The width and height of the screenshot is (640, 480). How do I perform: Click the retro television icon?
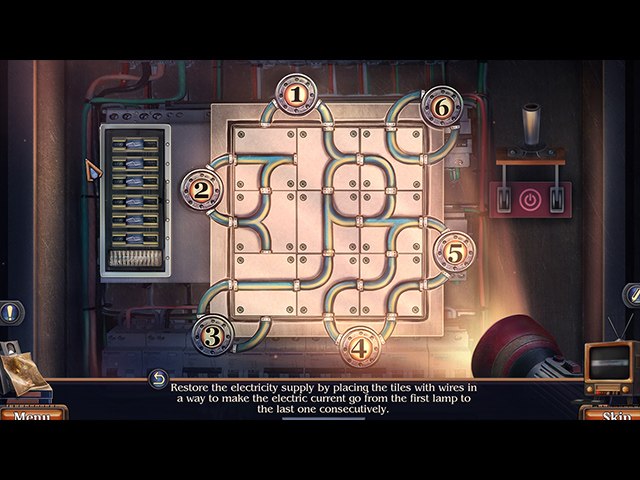[x=609, y=368]
